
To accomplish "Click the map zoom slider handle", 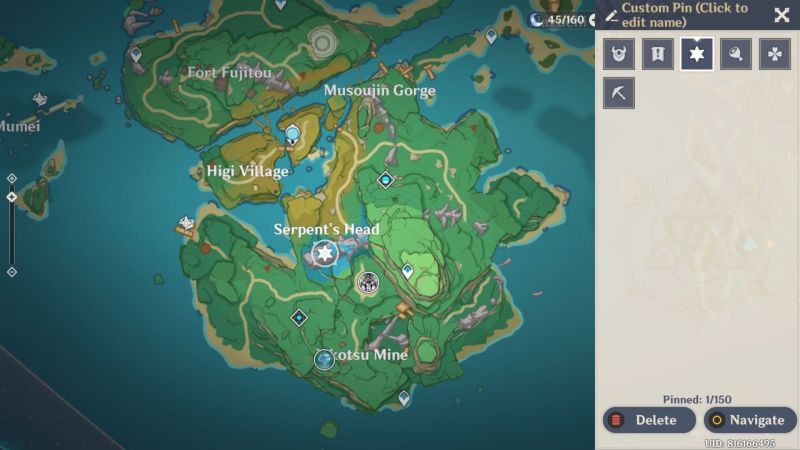I will coord(11,197).
